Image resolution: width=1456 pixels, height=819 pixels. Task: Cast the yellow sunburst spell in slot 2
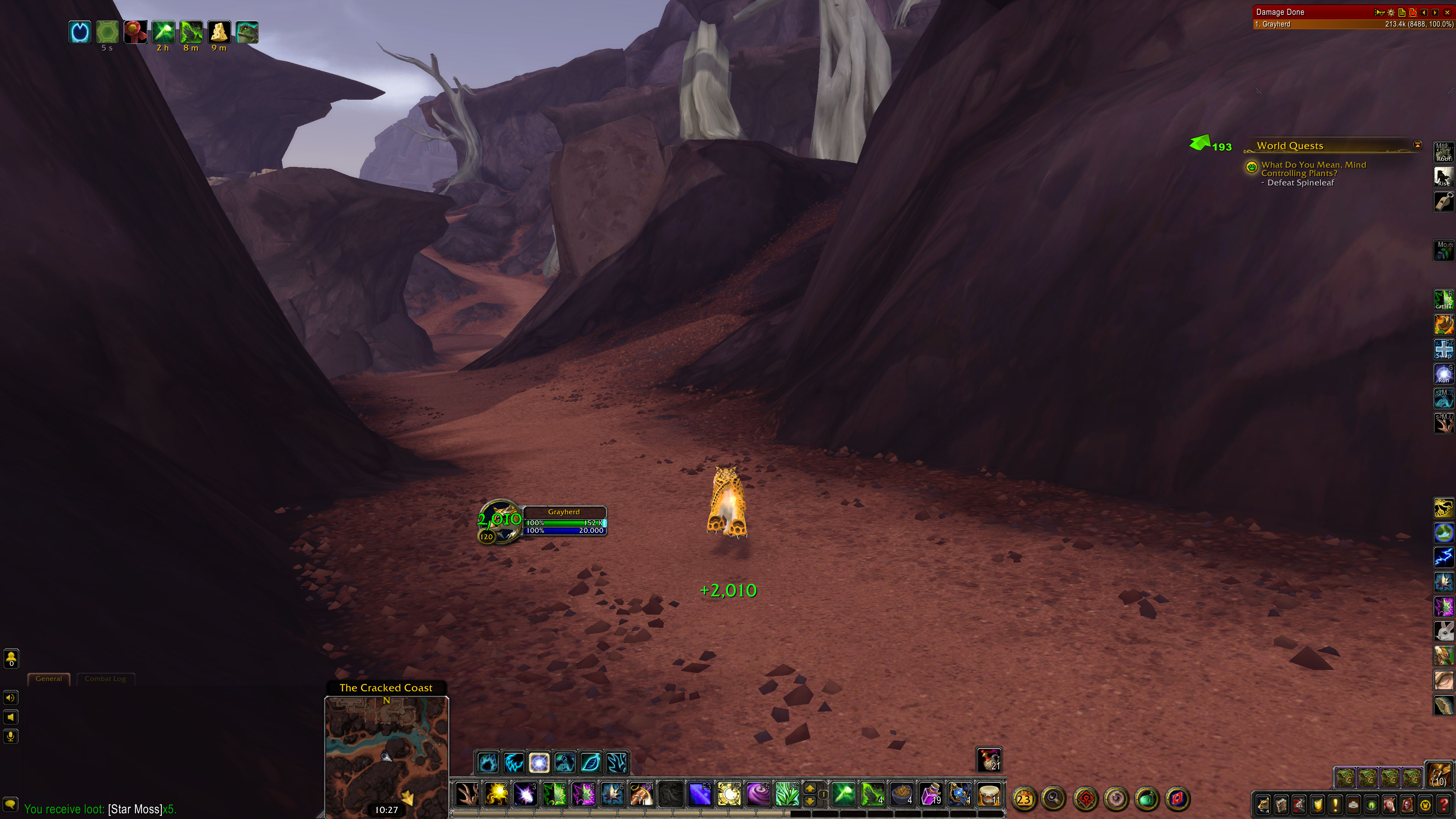496,795
